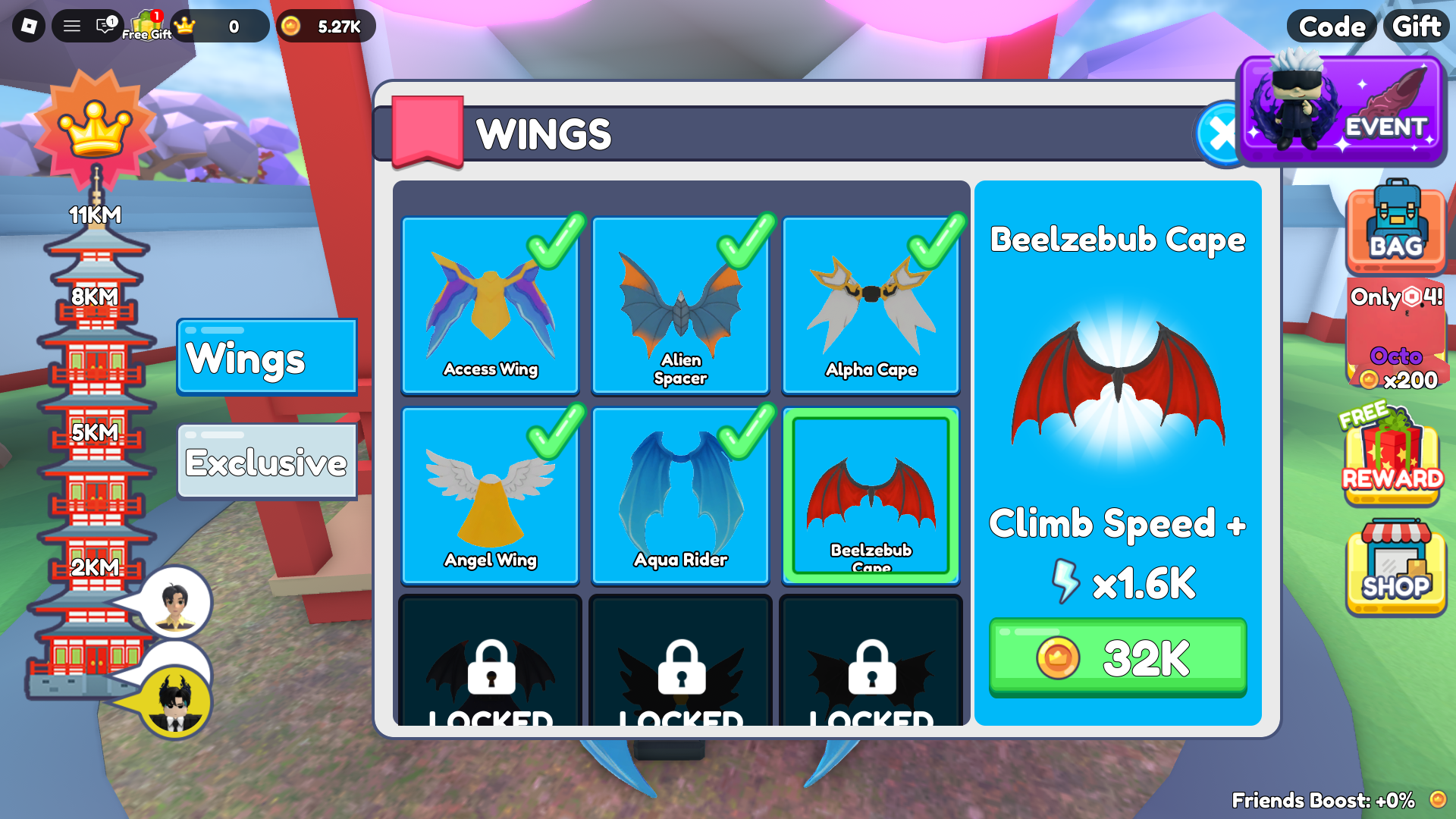Collect the Free Gift in the top bar
The image size is (1456, 819).
pos(146,27)
